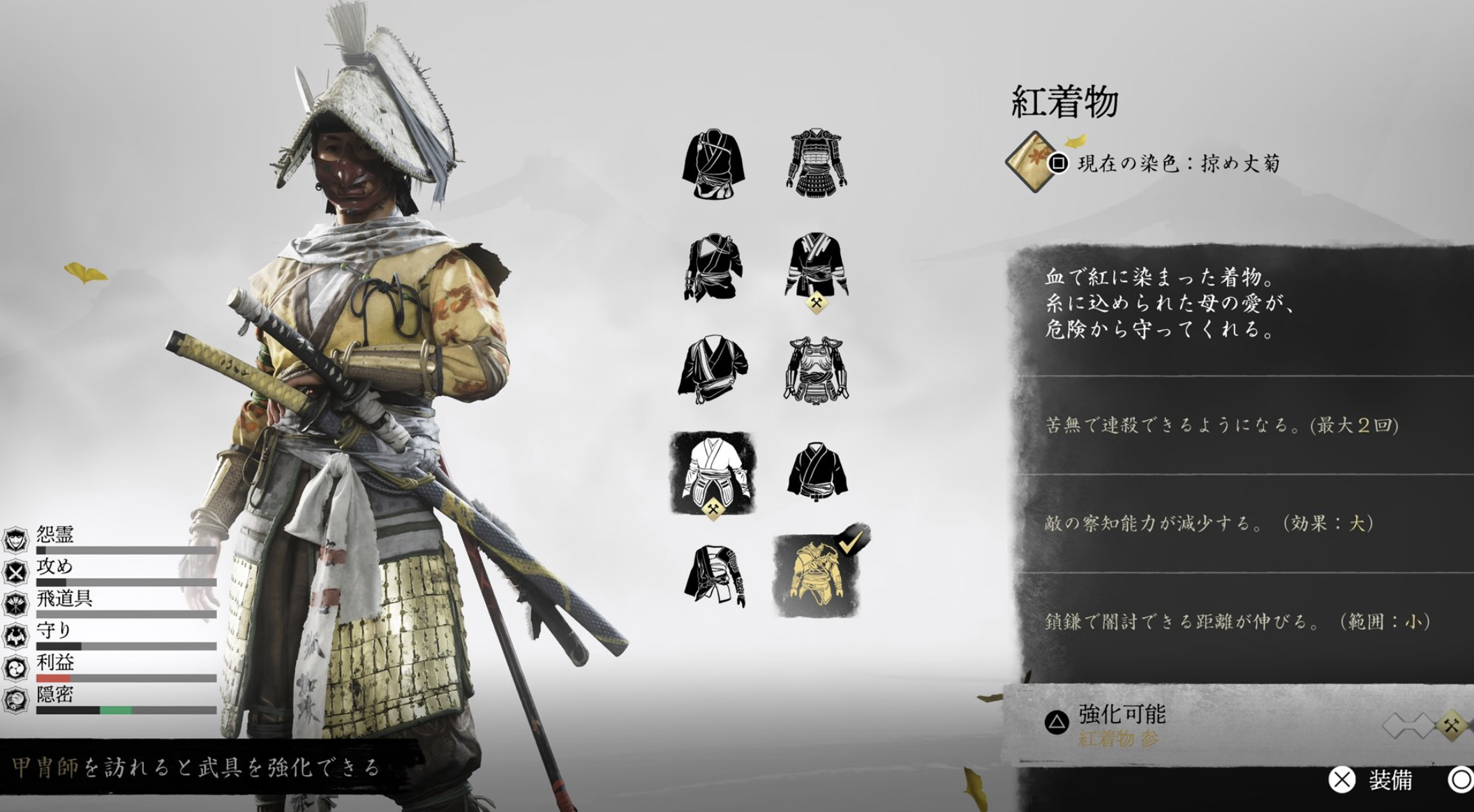Pick the light plated armor with rope belt
This screenshot has width=1474, height=812.
816,370
